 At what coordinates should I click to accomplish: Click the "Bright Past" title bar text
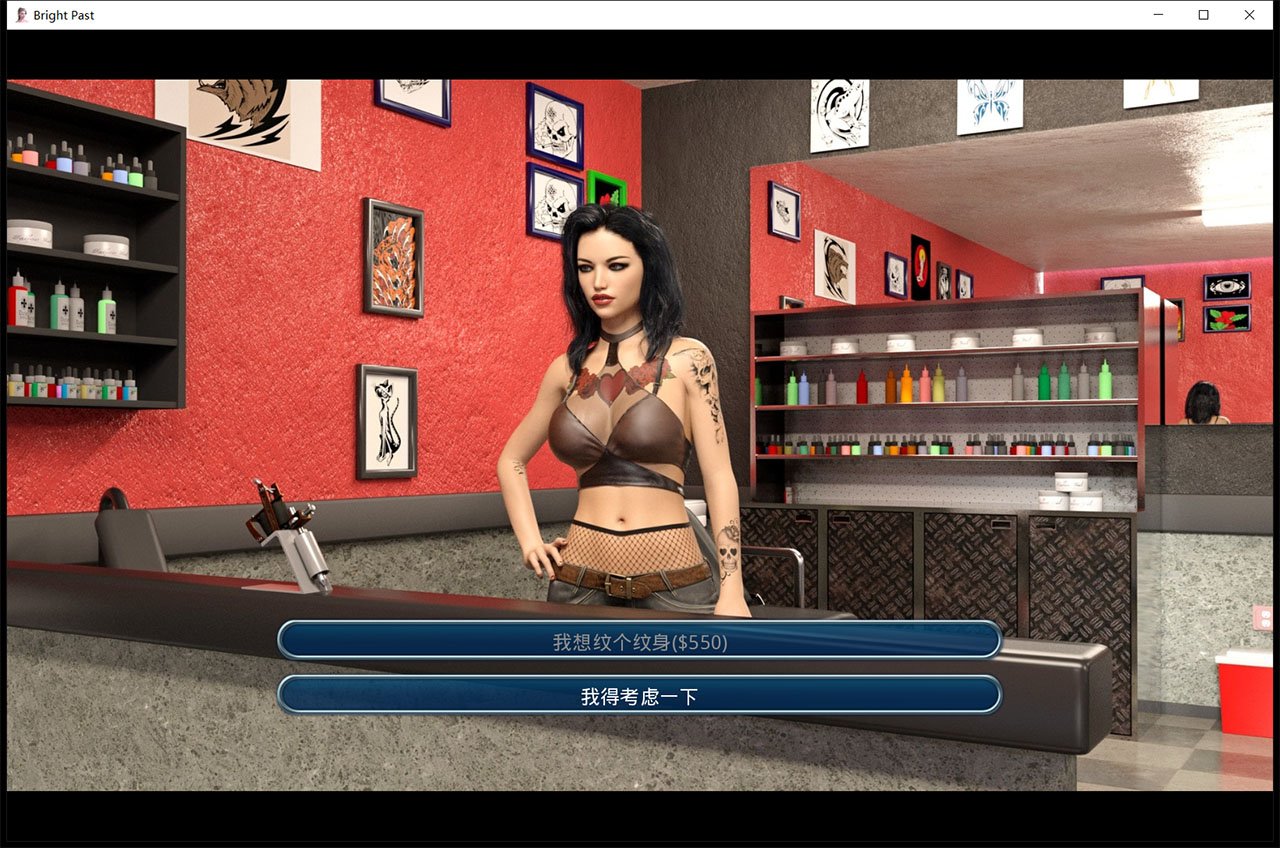(65, 15)
